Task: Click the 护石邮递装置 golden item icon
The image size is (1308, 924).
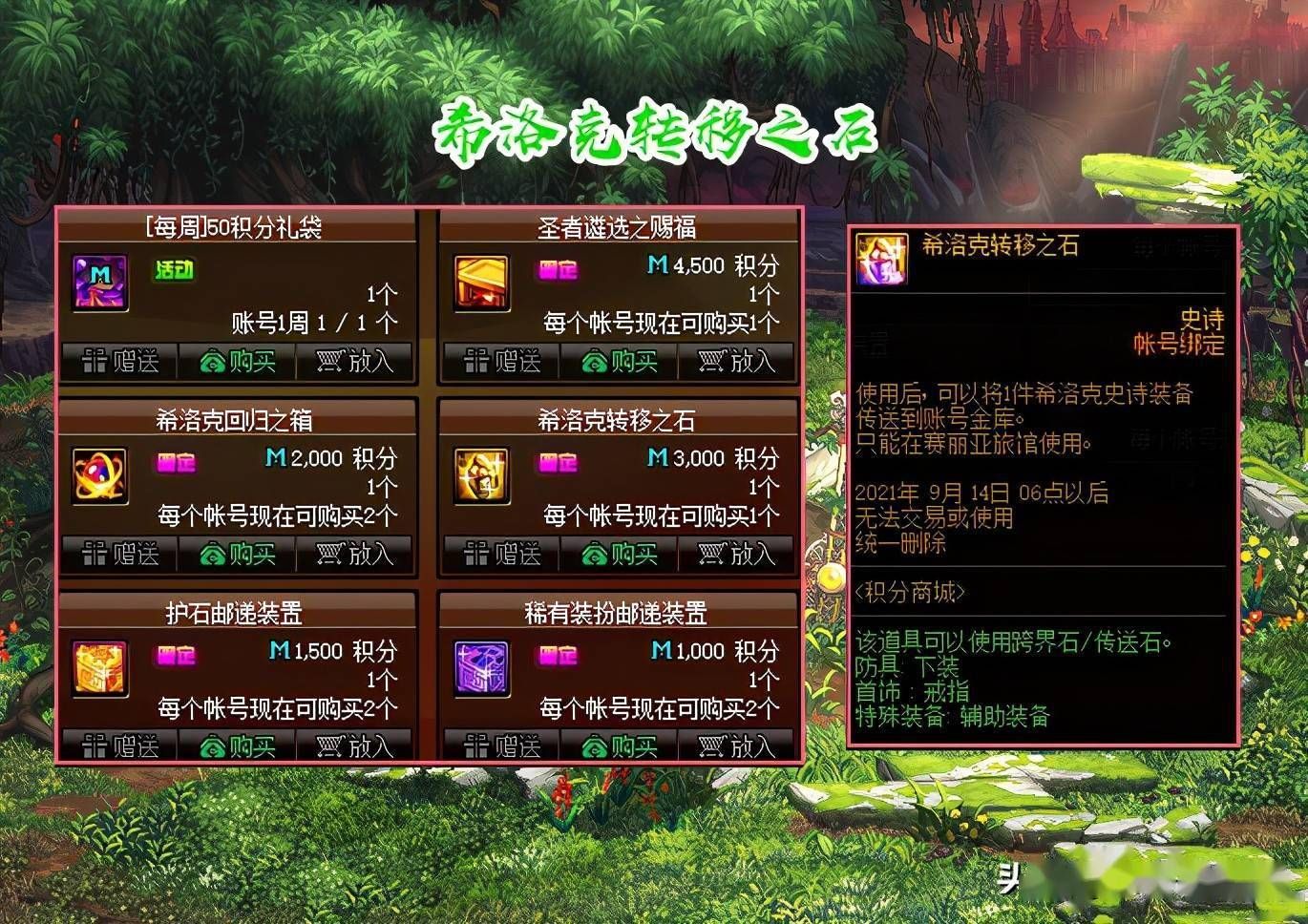Action: [98, 669]
